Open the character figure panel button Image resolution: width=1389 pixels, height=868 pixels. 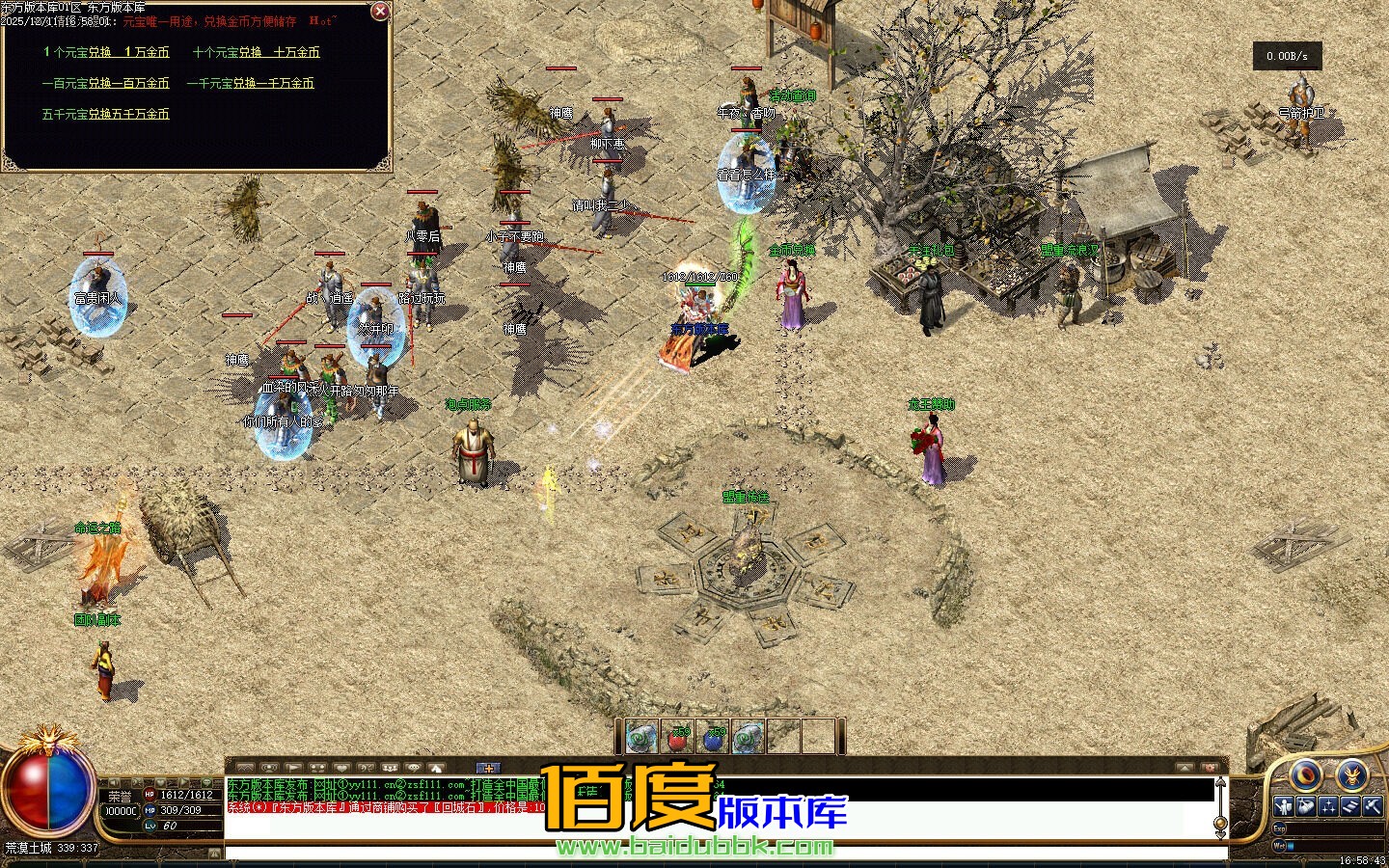pos(1284,806)
